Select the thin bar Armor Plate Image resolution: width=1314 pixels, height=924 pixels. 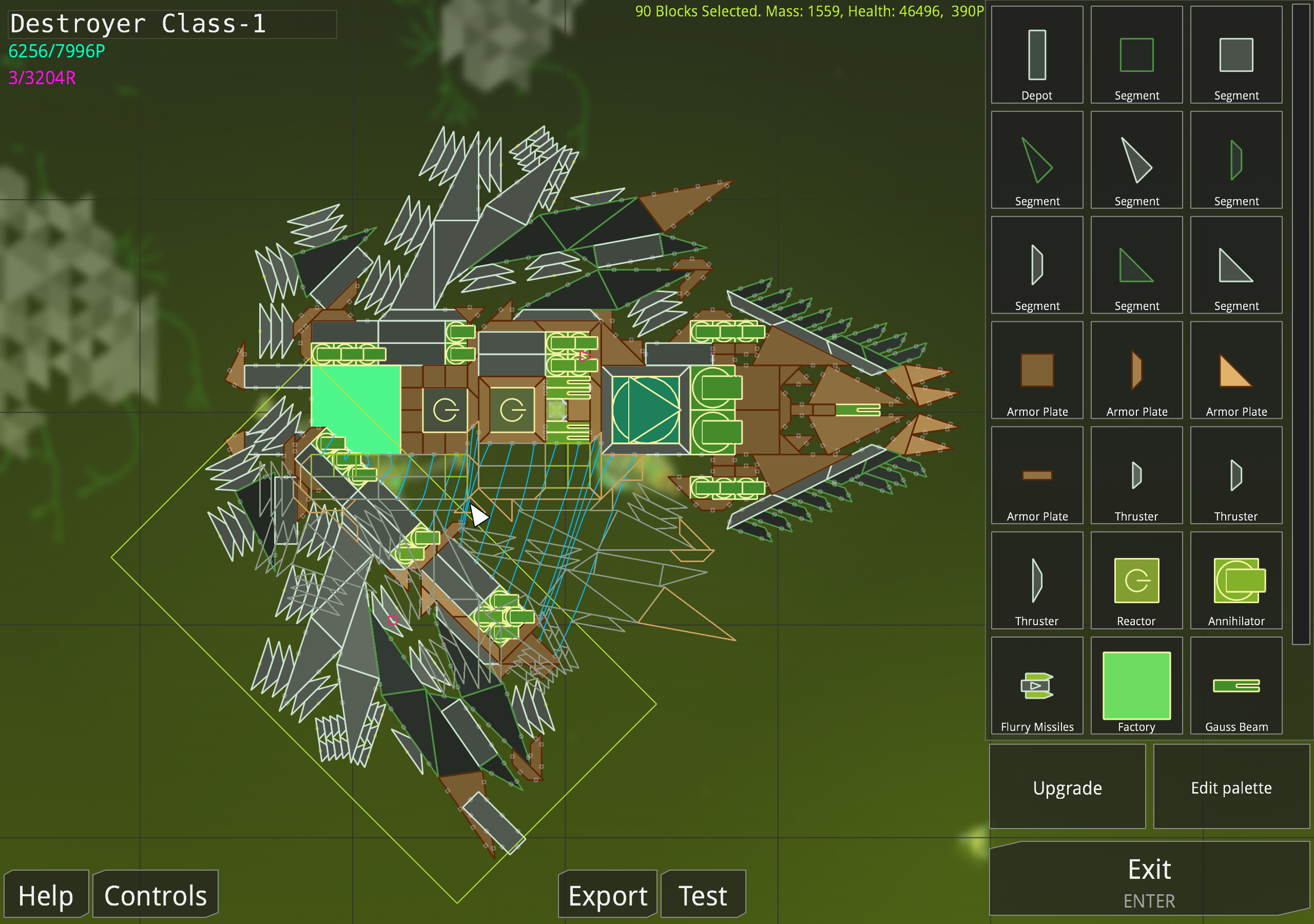(1037, 476)
